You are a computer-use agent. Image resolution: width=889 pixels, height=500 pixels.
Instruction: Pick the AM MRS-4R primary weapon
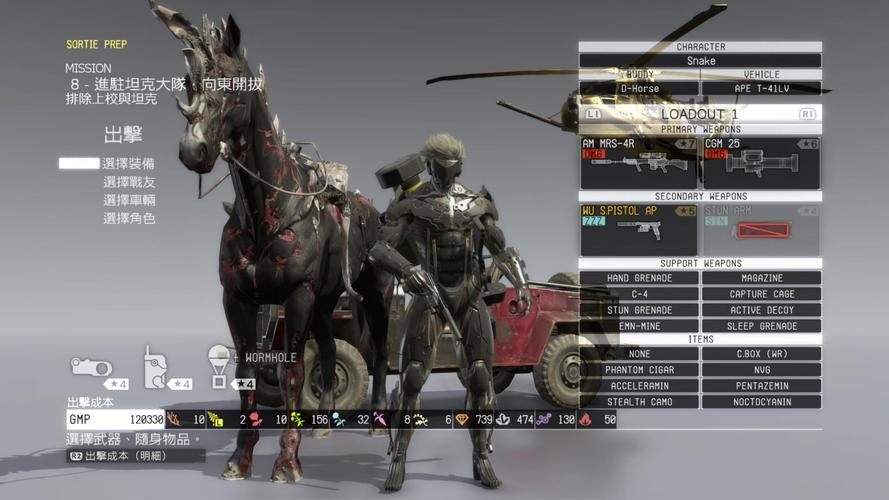[639, 163]
